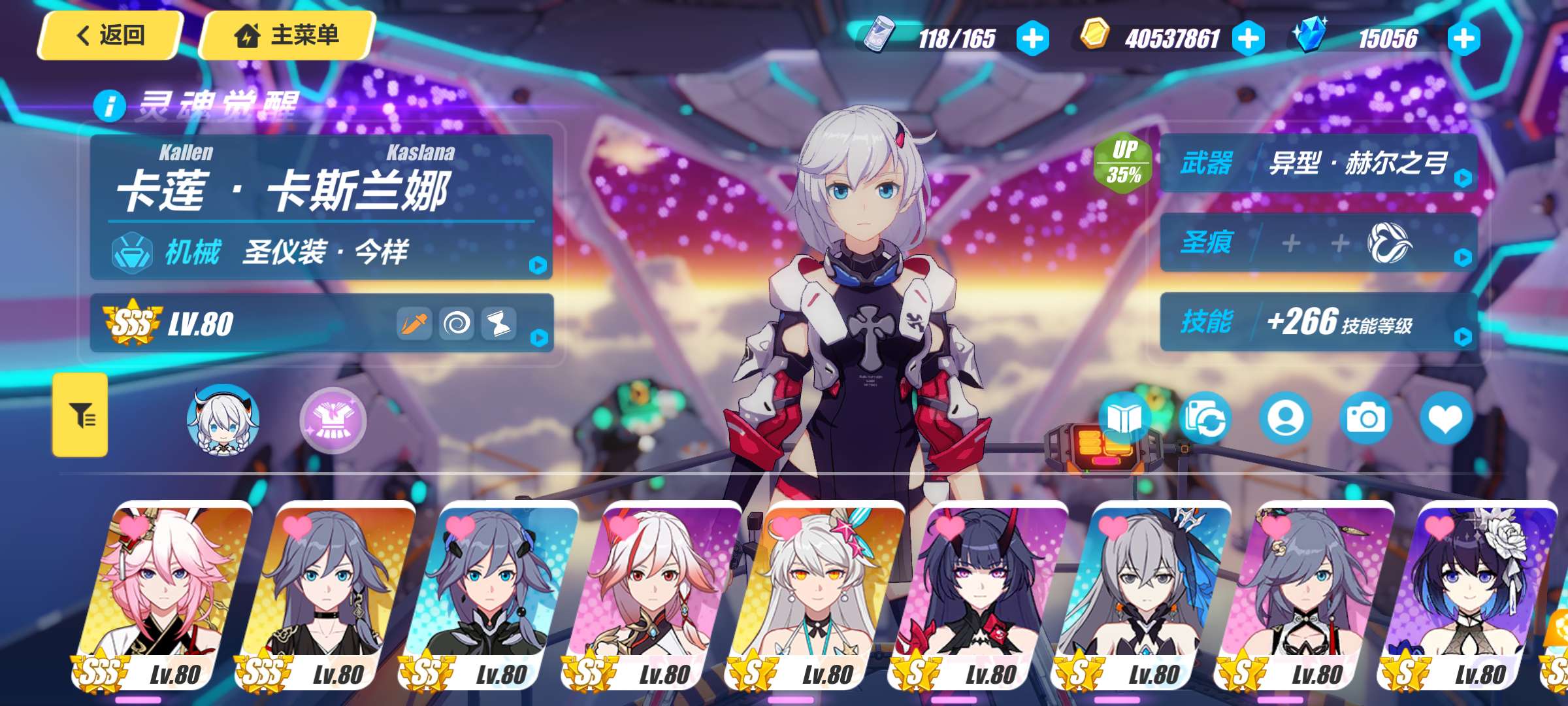Tap the heart favorite icon

(1445, 418)
